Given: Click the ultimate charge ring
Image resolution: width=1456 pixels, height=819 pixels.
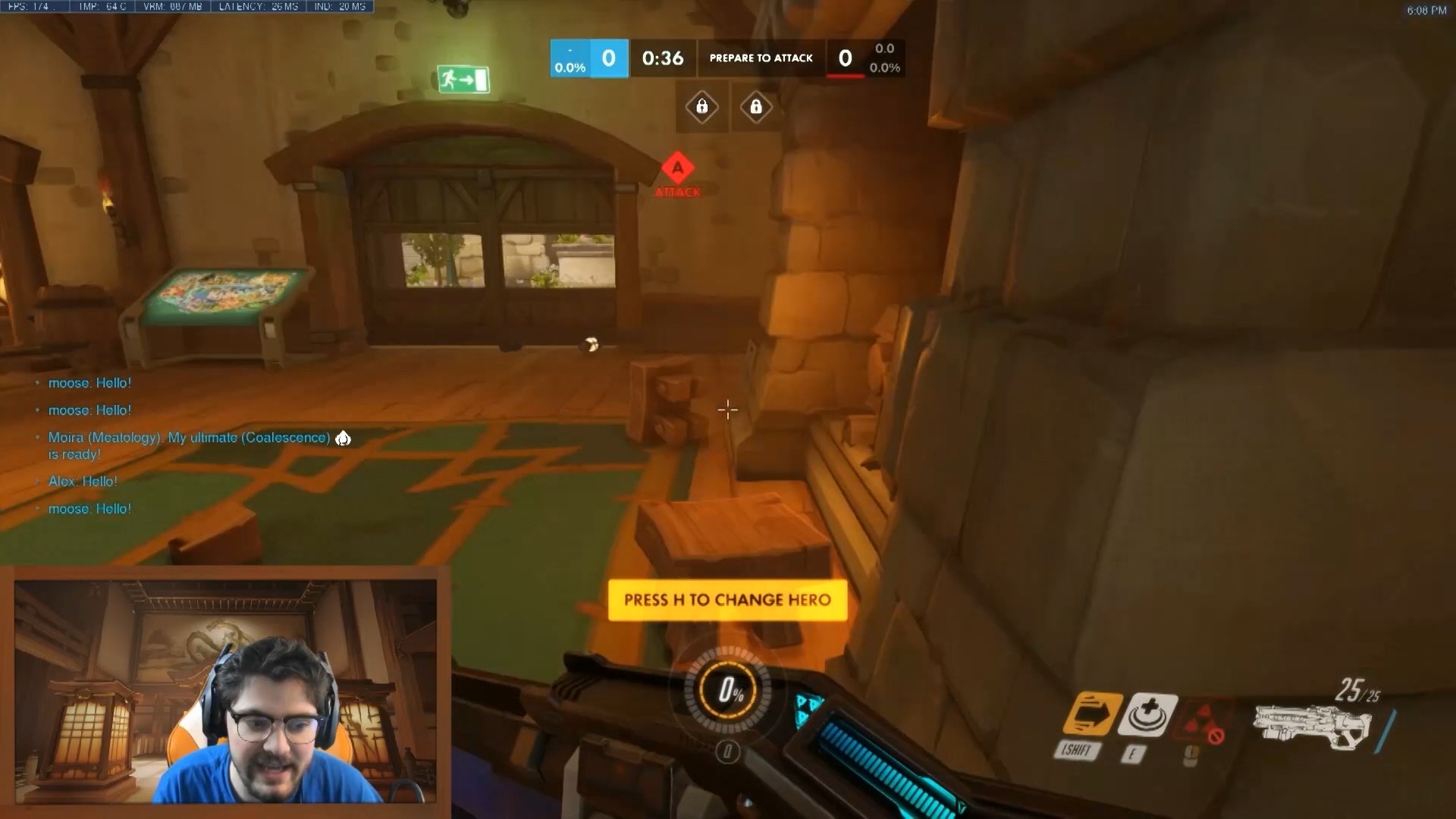Looking at the screenshot, I should click(728, 690).
